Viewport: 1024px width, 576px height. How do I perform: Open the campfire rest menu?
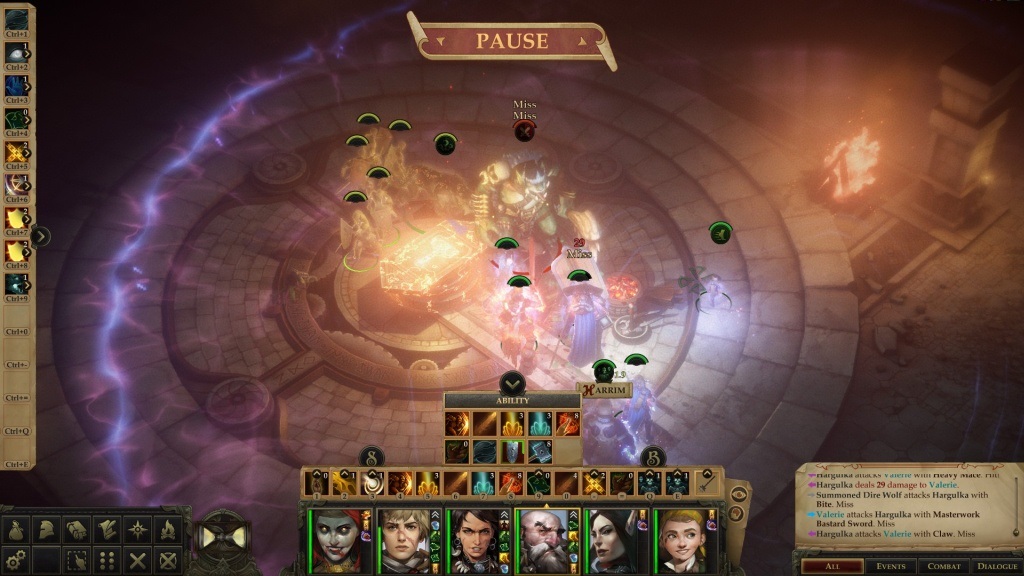tap(167, 530)
